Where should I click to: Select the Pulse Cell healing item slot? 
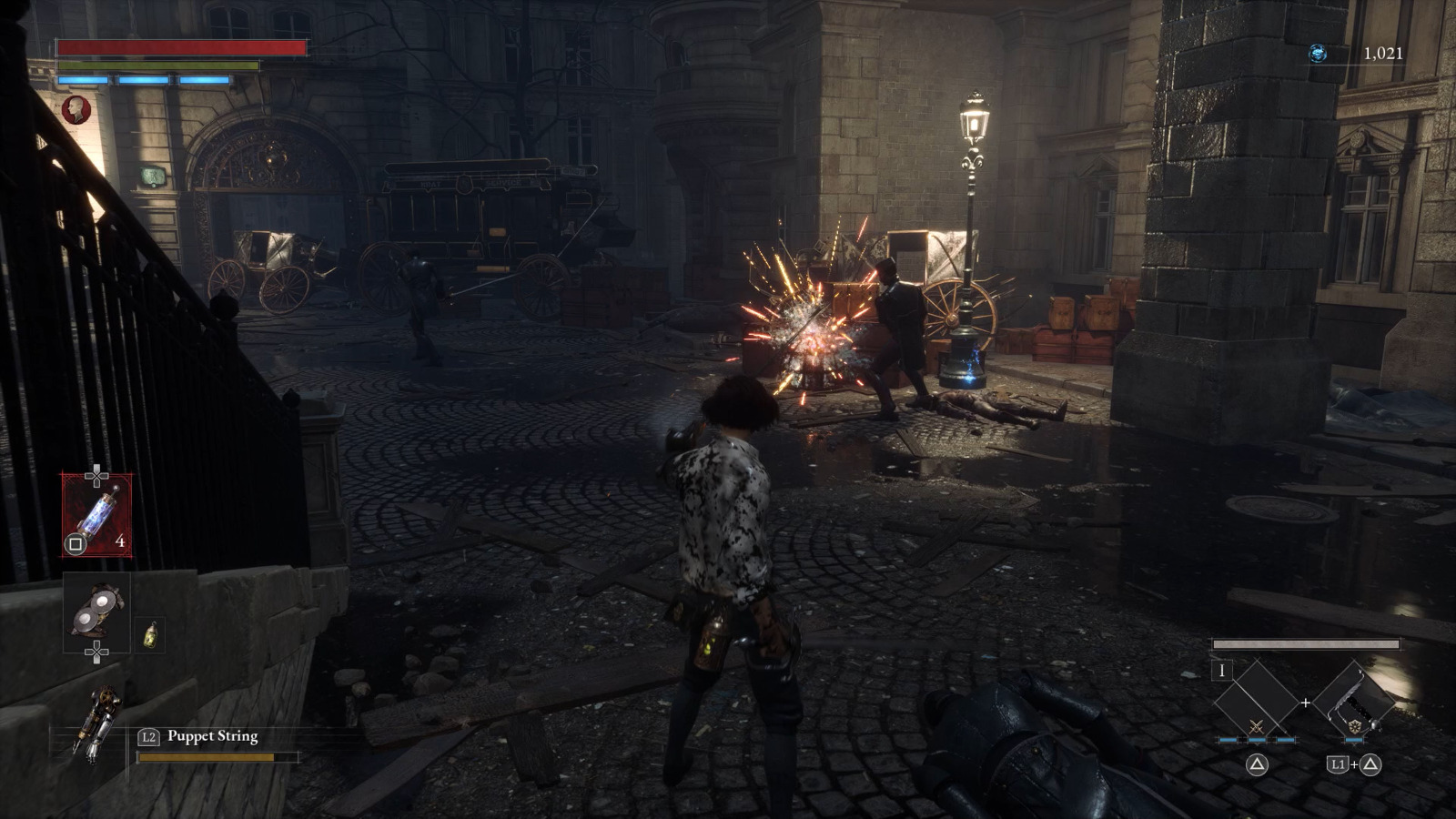tap(96, 514)
